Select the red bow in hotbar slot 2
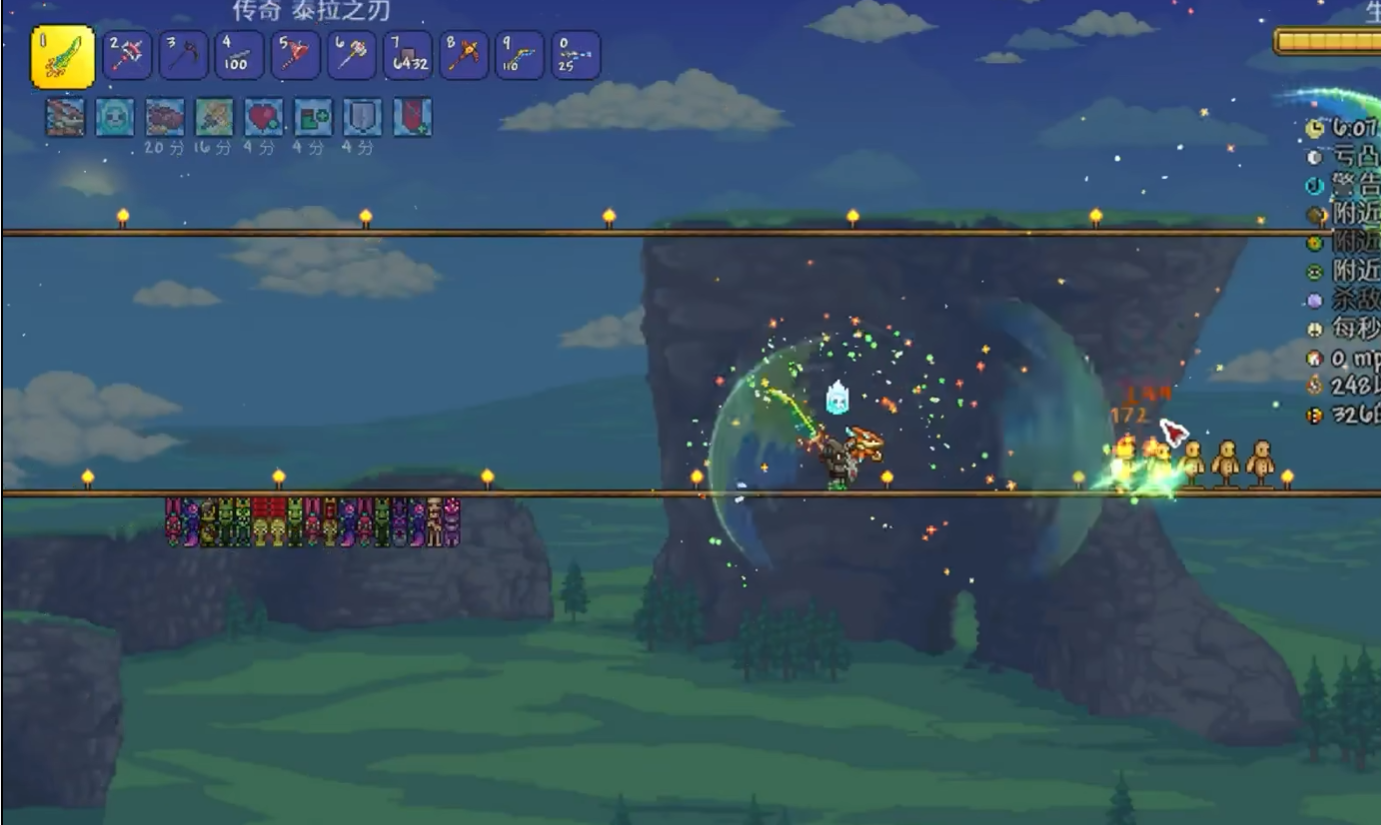The image size is (1381, 825). pos(127,56)
